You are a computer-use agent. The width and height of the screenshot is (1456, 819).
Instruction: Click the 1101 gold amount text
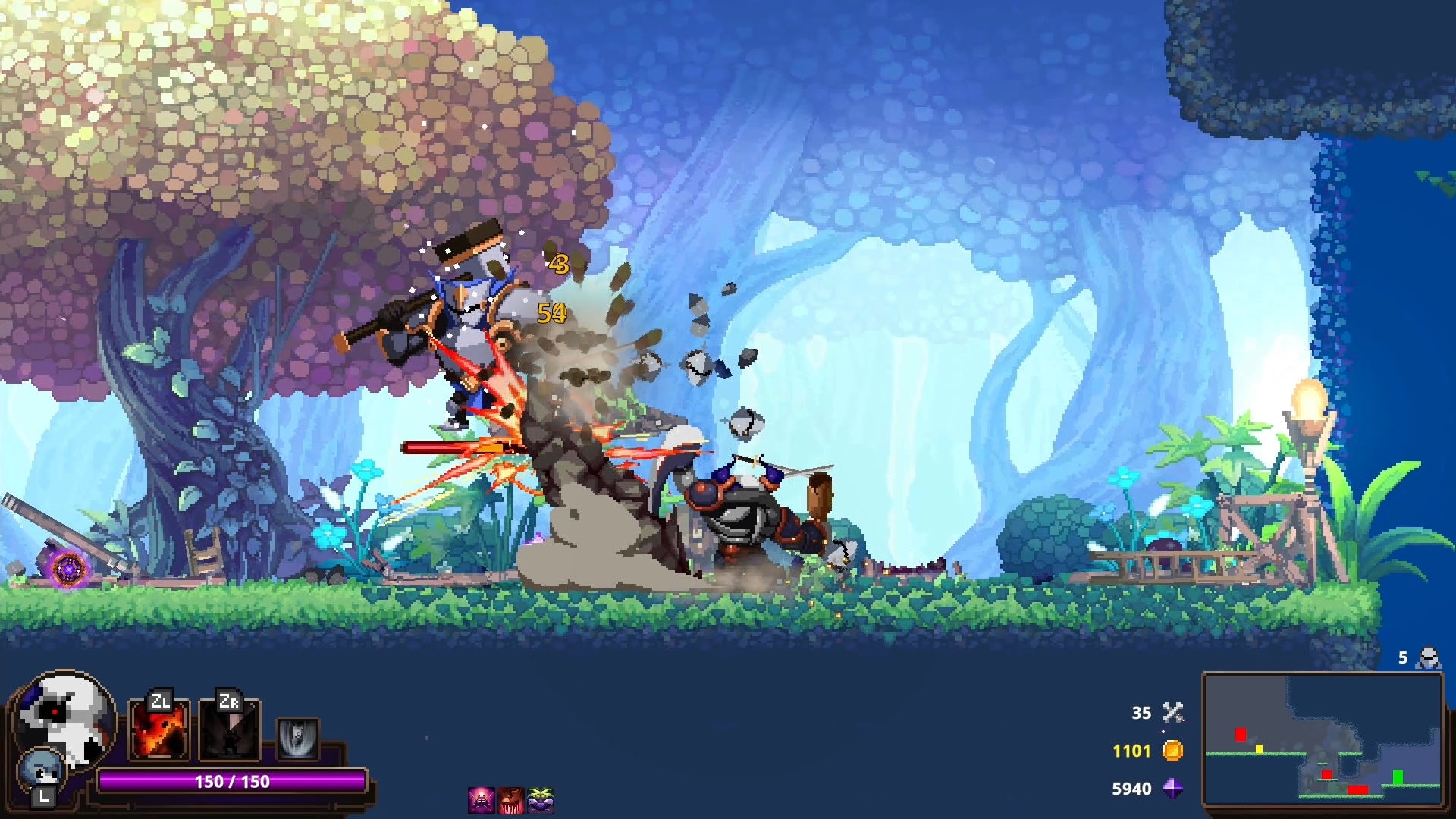(x=1131, y=751)
